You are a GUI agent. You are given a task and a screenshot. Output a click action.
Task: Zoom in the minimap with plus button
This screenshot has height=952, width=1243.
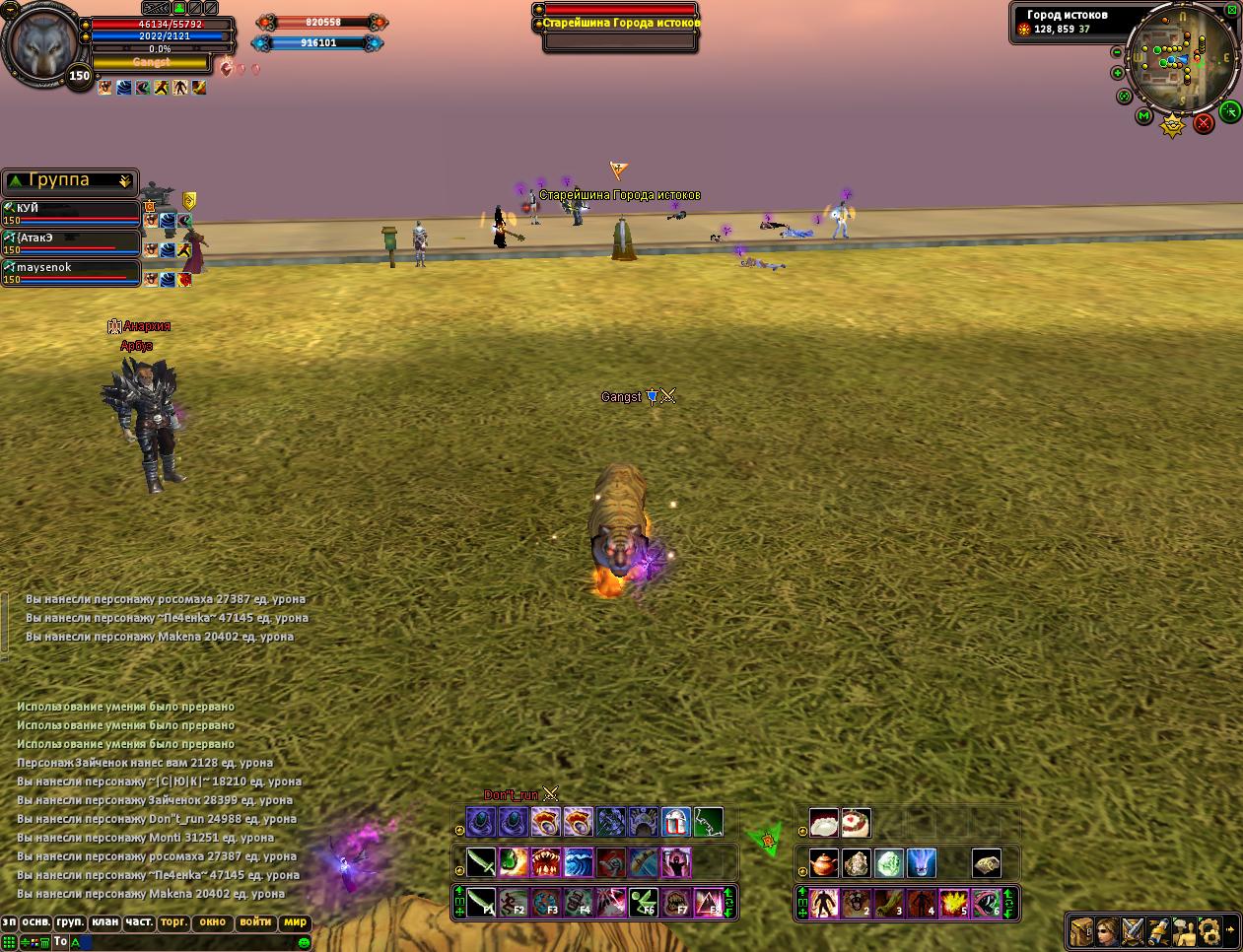point(1117,73)
